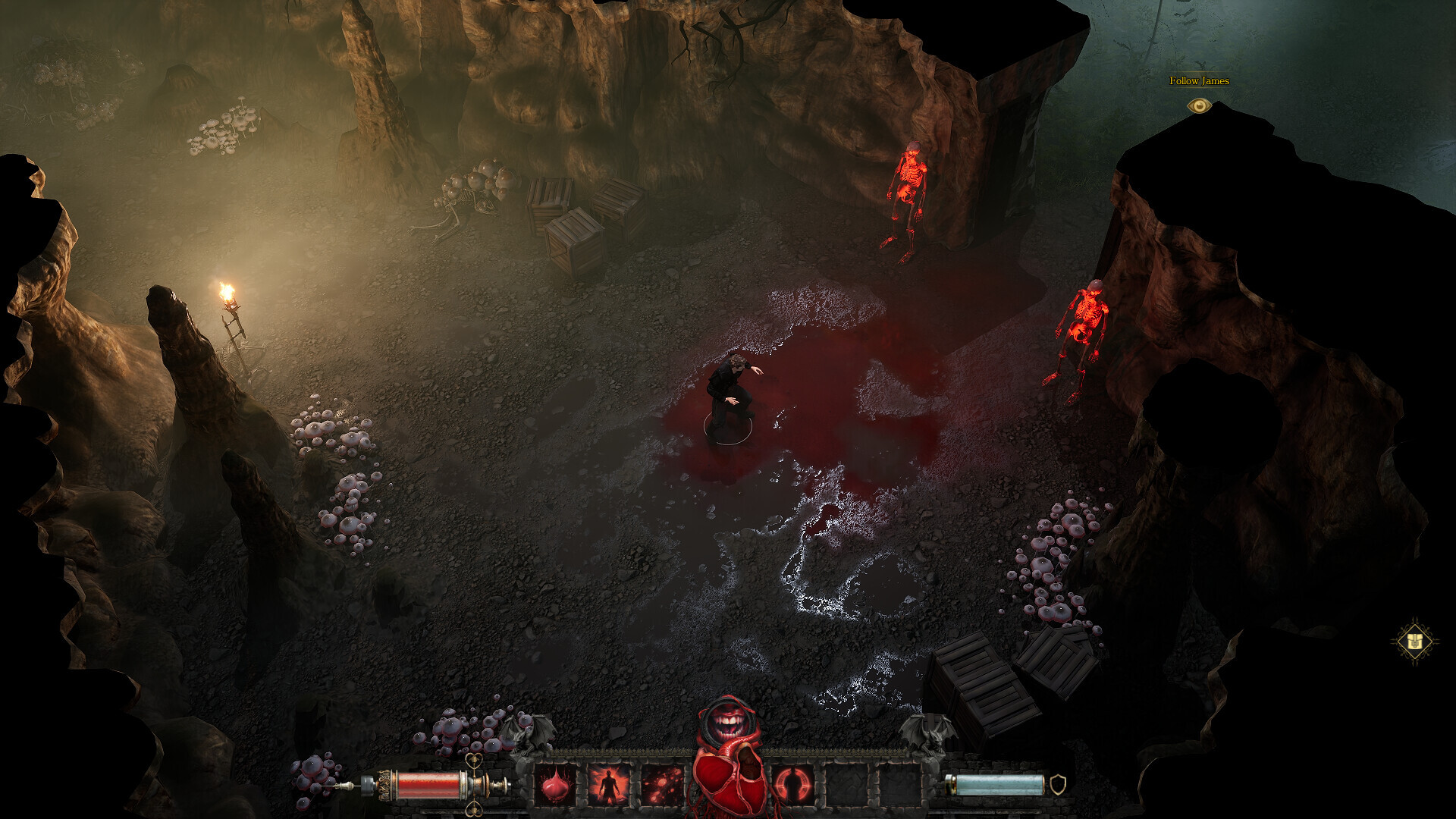Select the Follow James objective text
This screenshot has height=819, width=1456.
click(x=1199, y=80)
